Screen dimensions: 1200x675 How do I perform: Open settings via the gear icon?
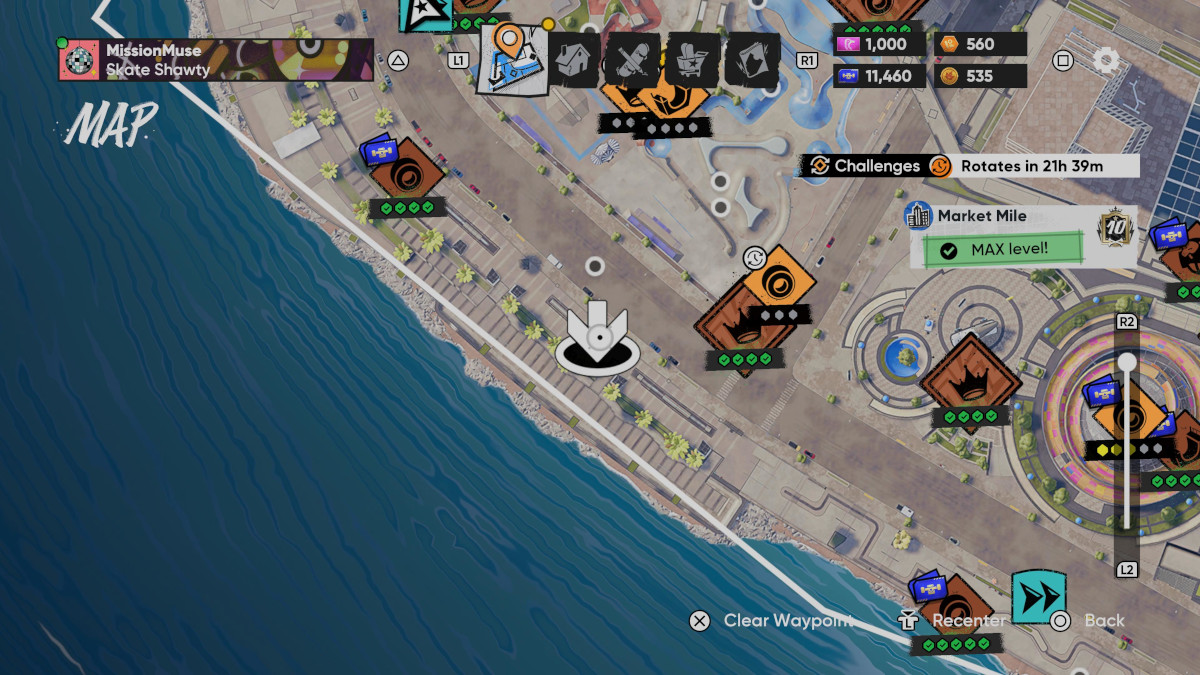click(1105, 60)
